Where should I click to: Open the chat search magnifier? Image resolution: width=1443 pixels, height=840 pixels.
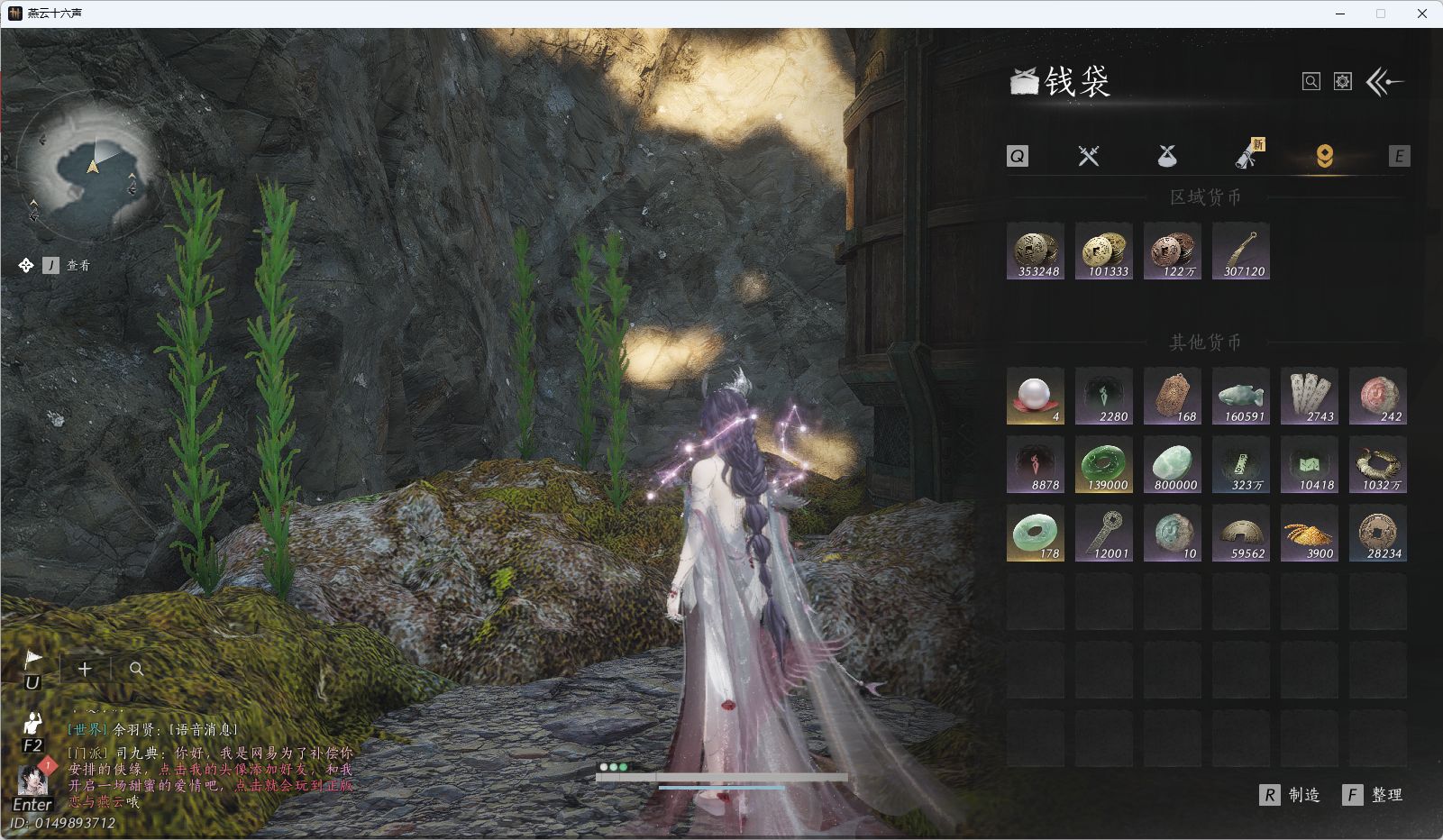[136, 669]
